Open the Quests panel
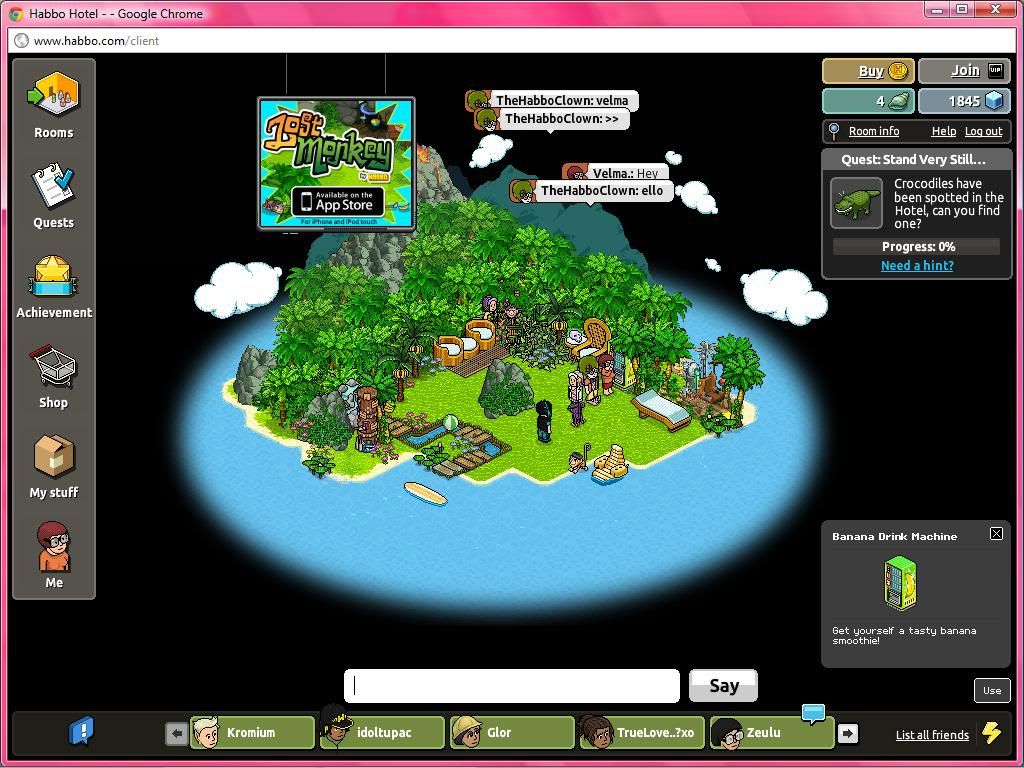1024x768 pixels. (54, 195)
